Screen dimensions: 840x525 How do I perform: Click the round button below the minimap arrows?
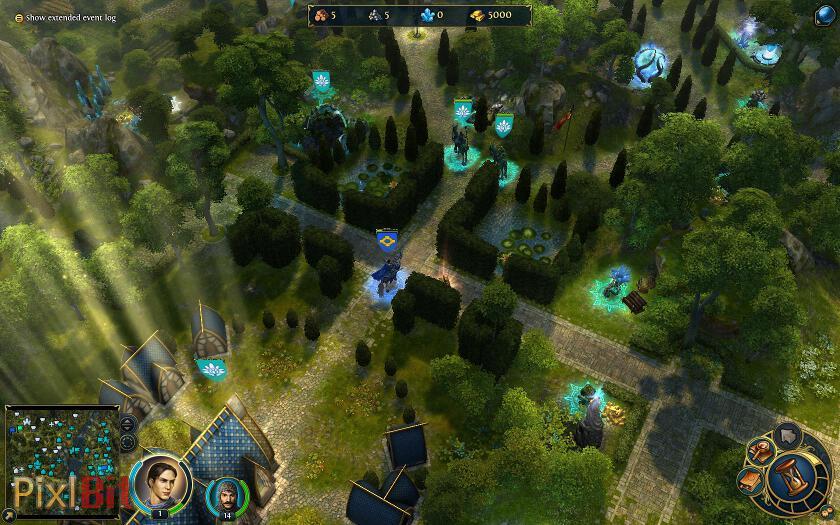(128, 444)
